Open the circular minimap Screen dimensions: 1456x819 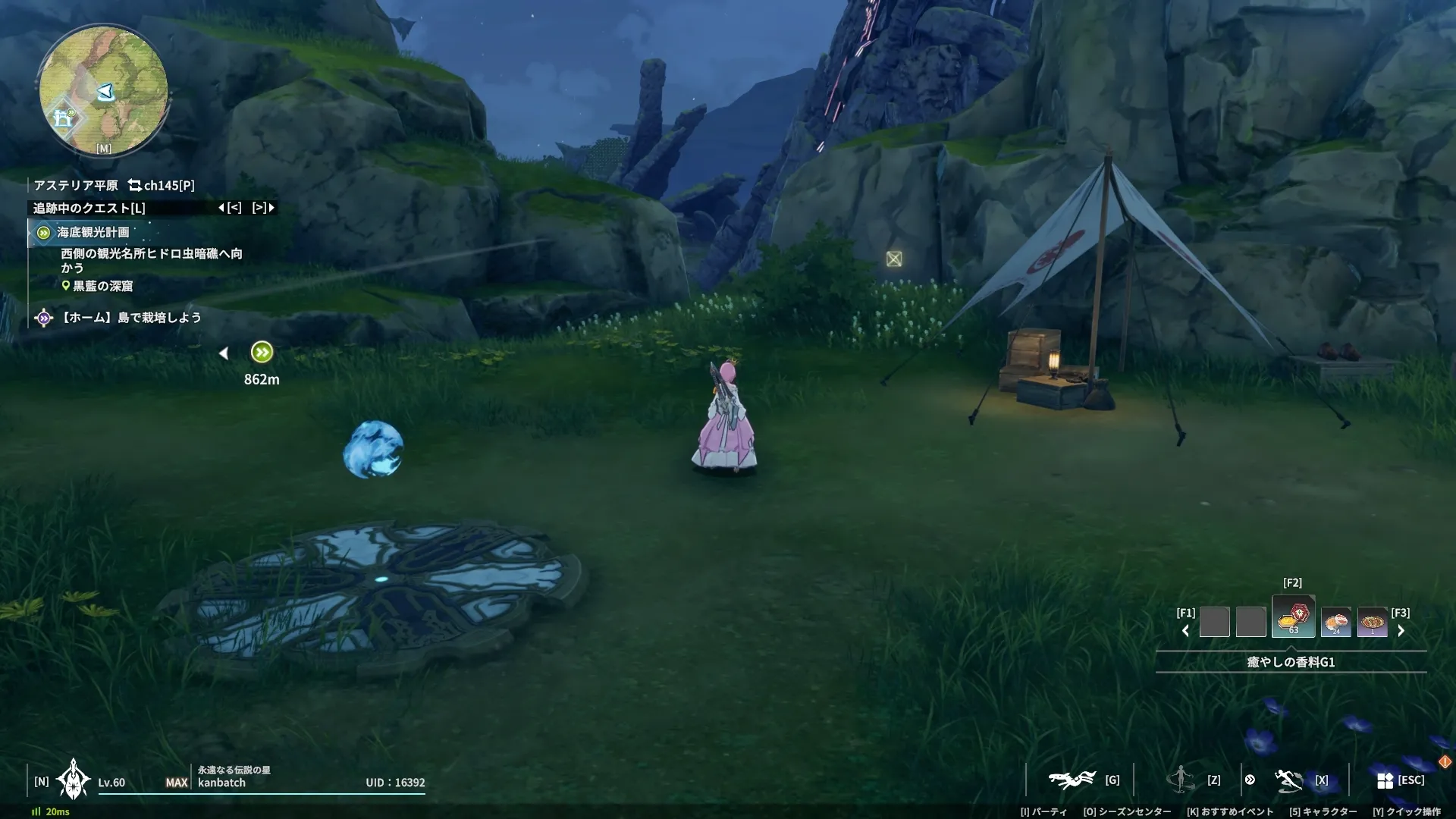[103, 90]
